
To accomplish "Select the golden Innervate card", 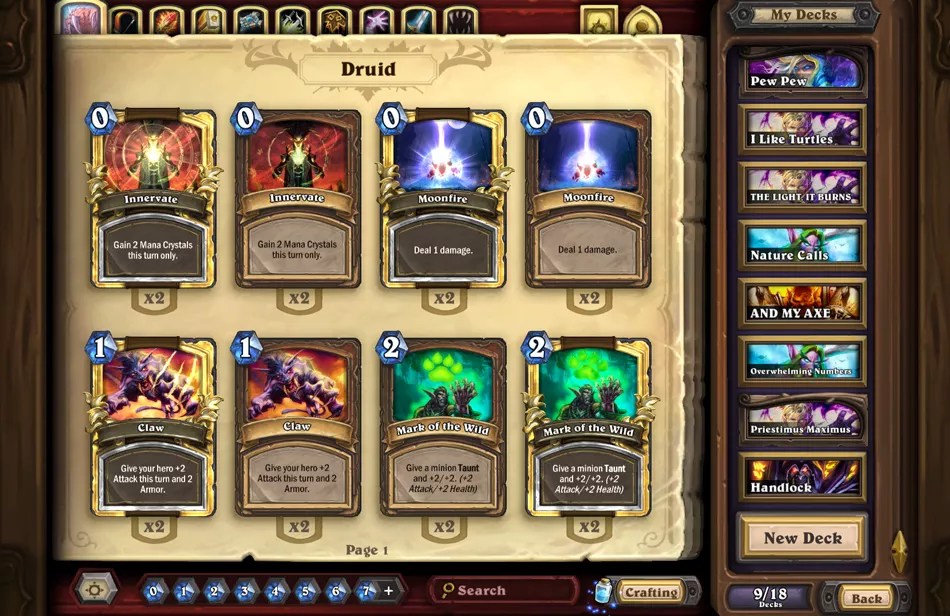I will pyautogui.click(x=152, y=198).
